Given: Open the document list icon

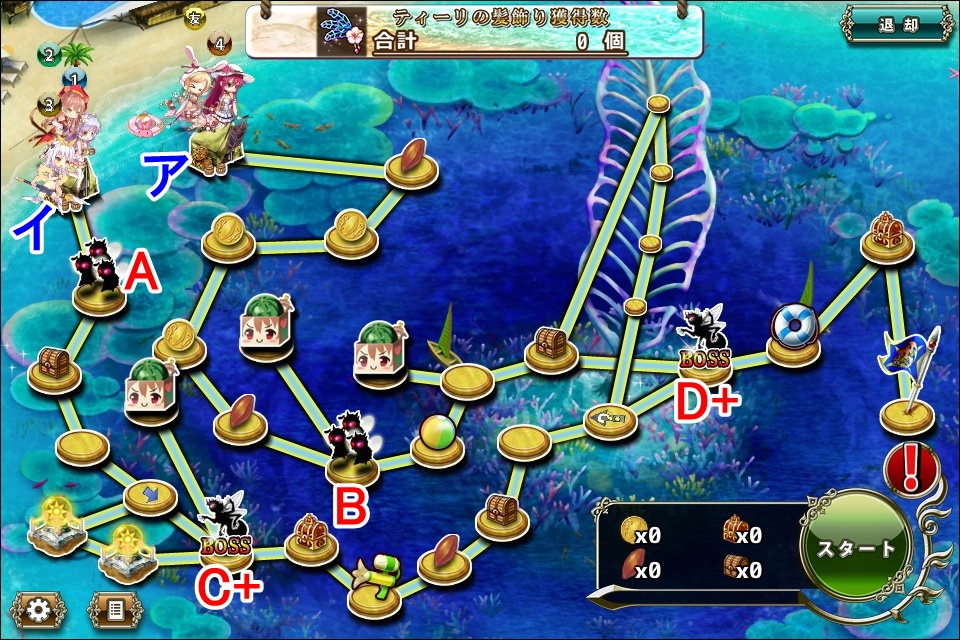Looking at the screenshot, I should (x=115, y=609).
